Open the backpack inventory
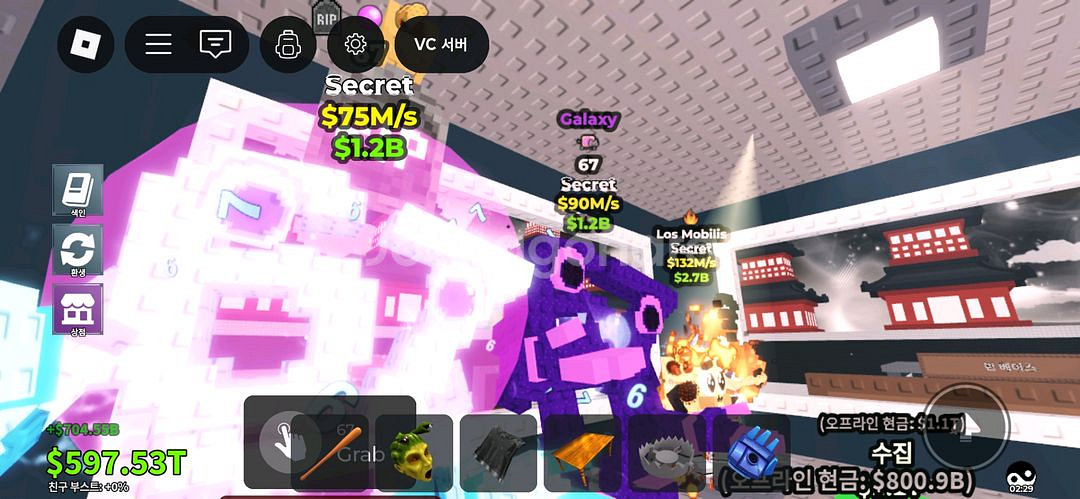This screenshot has width=1080, height=499. point(288,45)
